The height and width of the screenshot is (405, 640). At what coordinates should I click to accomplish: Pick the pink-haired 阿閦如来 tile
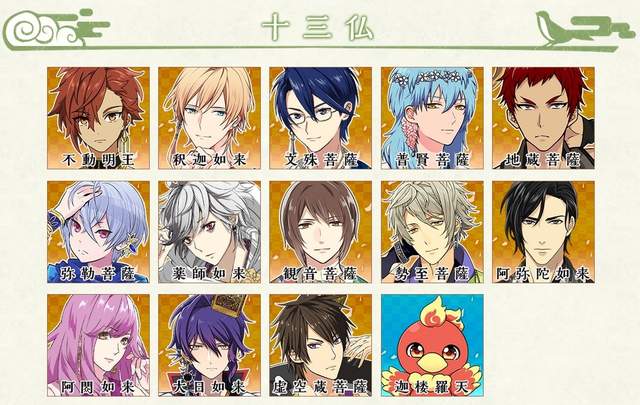98,343
